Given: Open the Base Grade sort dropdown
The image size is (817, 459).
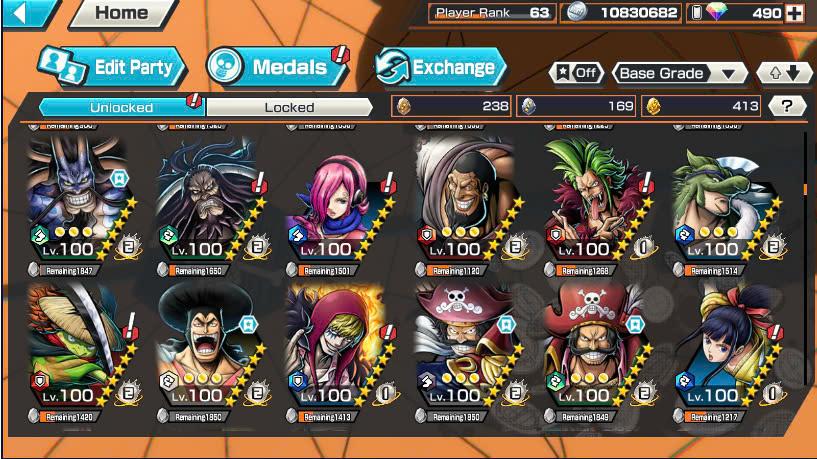Looking at the screenshot, I should pyautogui.click(x=680, y=73).
